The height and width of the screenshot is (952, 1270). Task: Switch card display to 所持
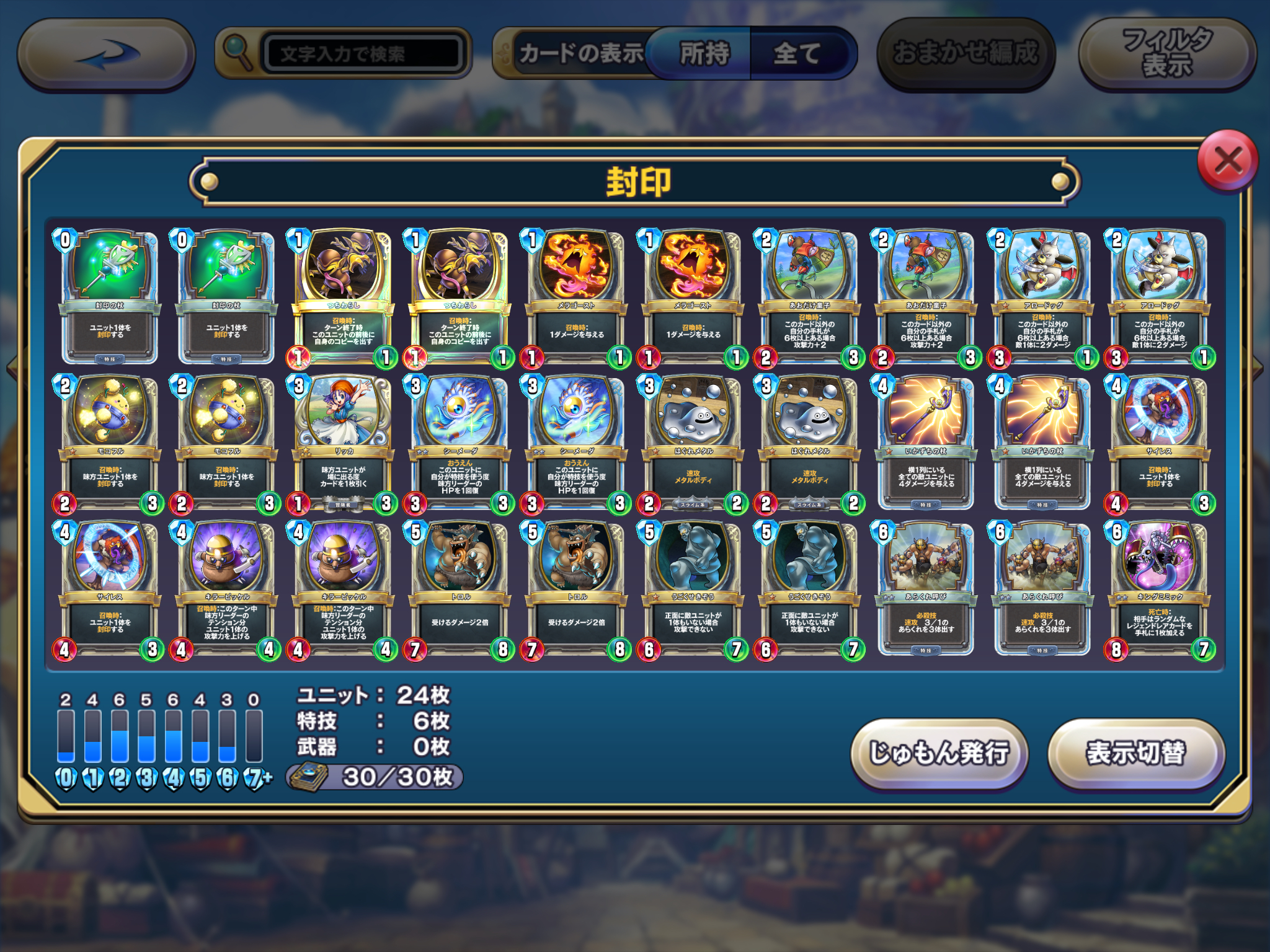pyautogui.click(x=703, y=54)
